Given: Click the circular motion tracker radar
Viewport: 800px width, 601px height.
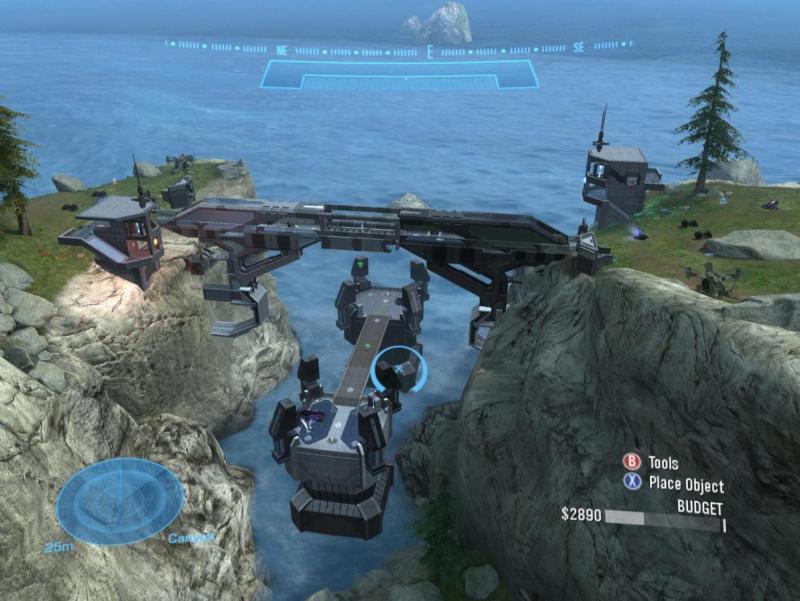Looking at the screenshot, I should [120, 501].
